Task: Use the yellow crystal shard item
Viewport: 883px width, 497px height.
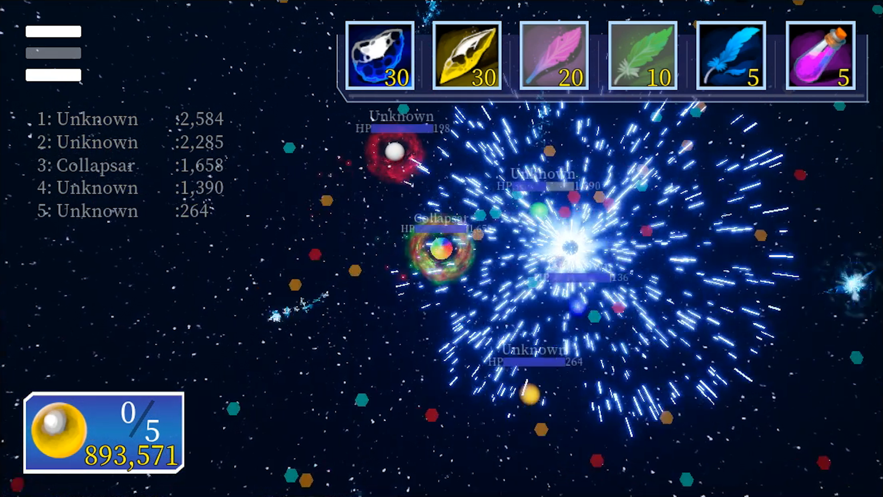Action: [467, 57]
